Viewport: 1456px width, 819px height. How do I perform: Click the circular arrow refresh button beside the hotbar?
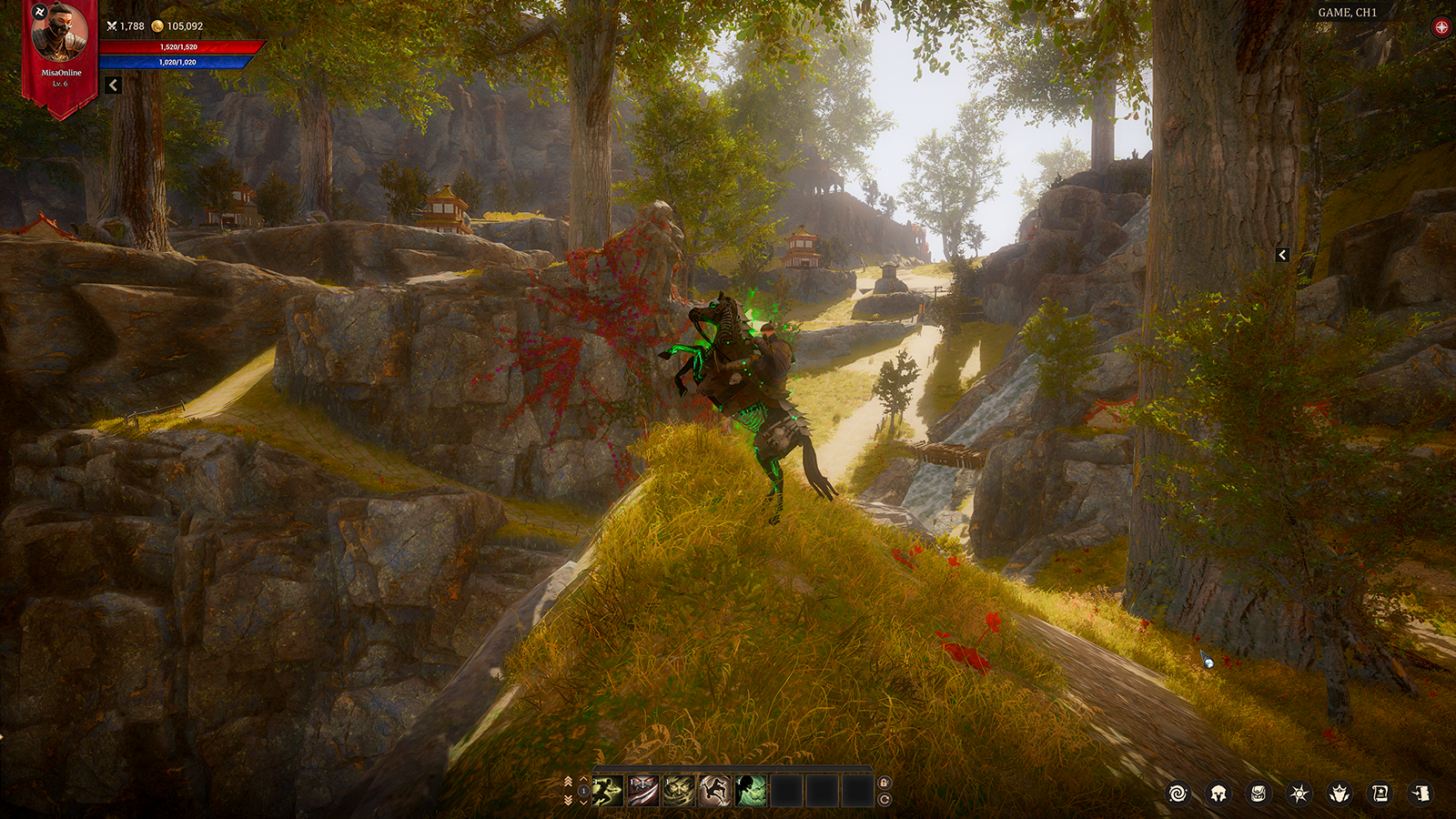pos(884,800)
